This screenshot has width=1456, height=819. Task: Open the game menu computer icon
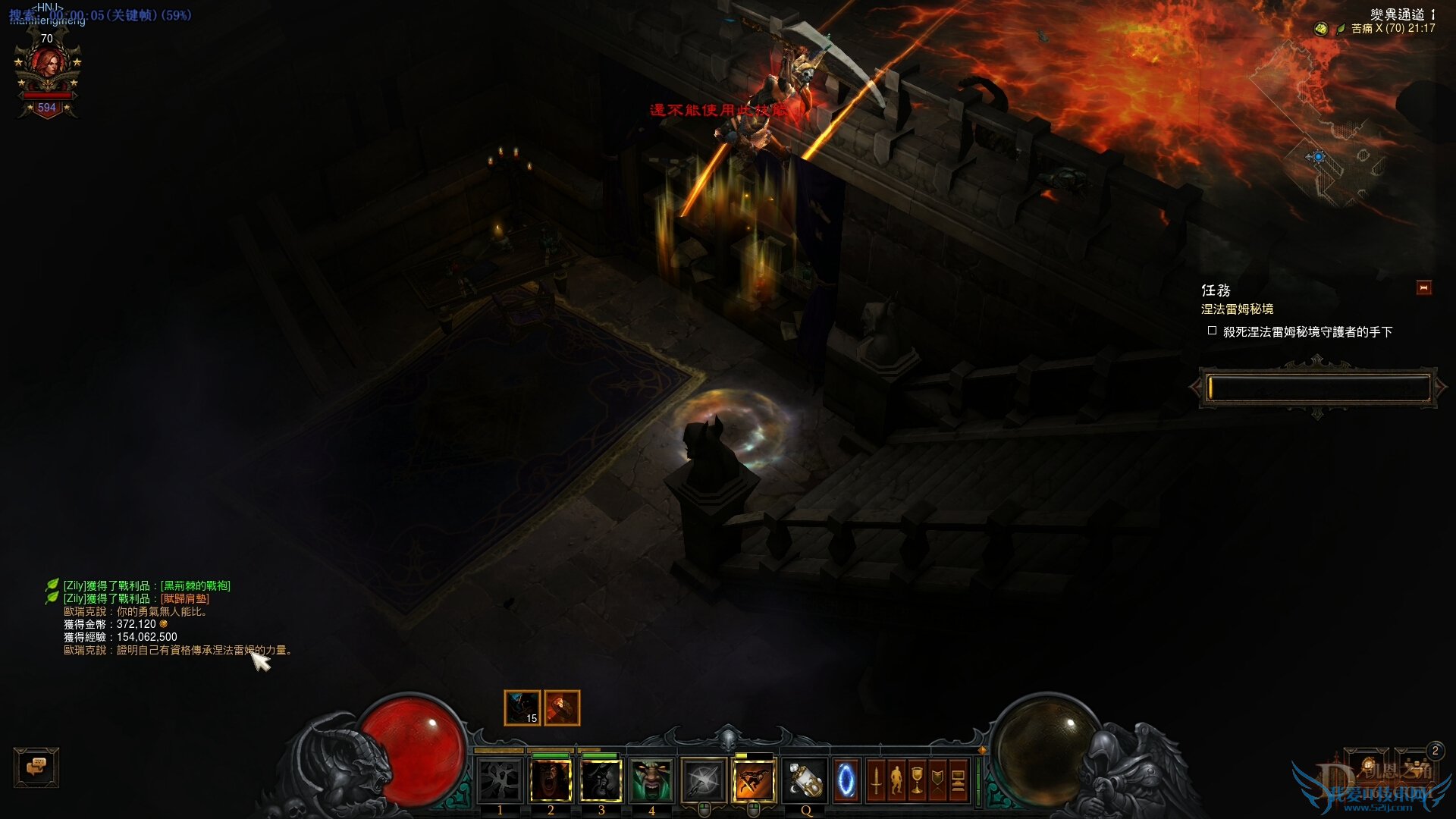(958, 781)
